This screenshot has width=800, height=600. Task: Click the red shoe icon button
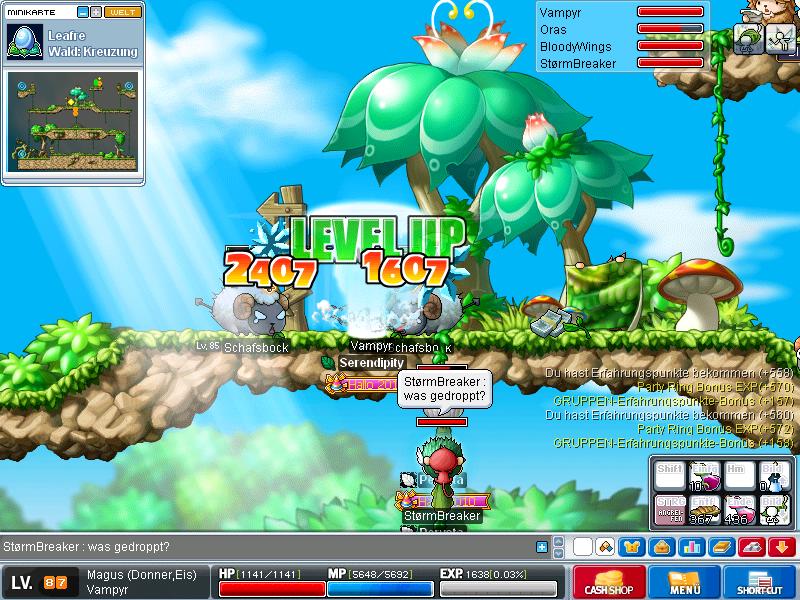click(754, 547)
